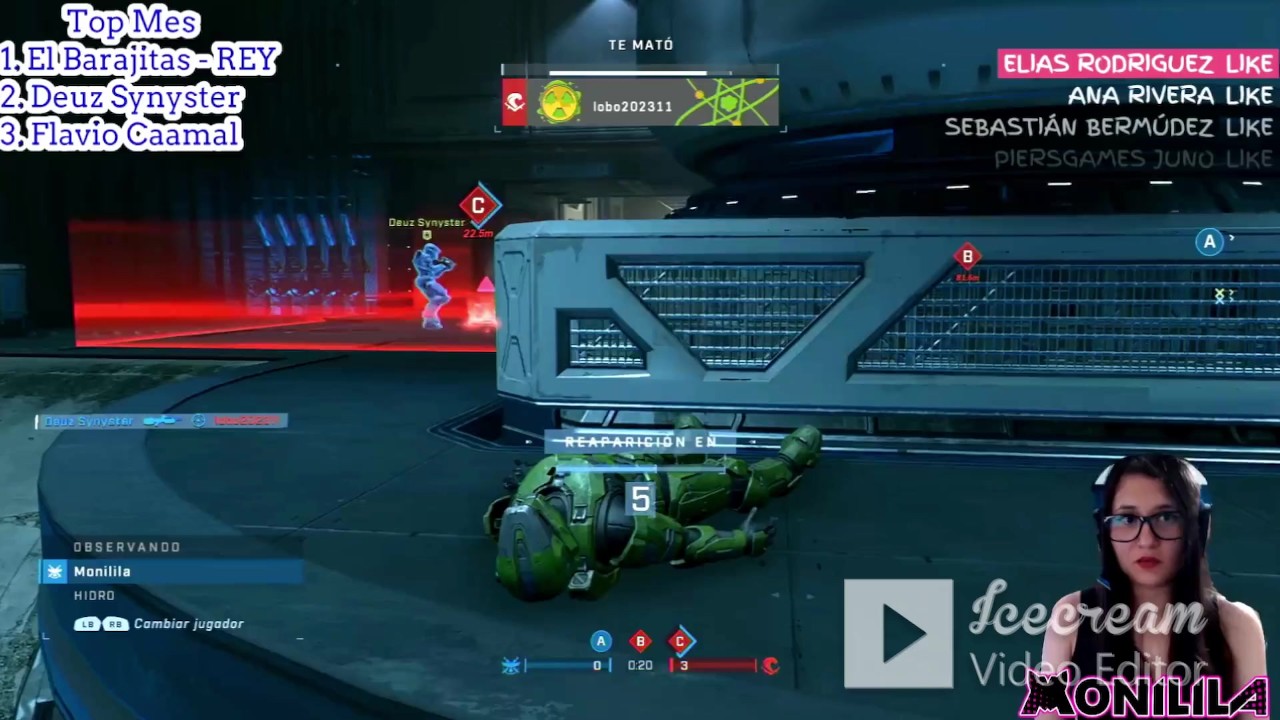Click the red zone B waypoint diamond
Viewport: 1280px width, 720px height.
967,257
